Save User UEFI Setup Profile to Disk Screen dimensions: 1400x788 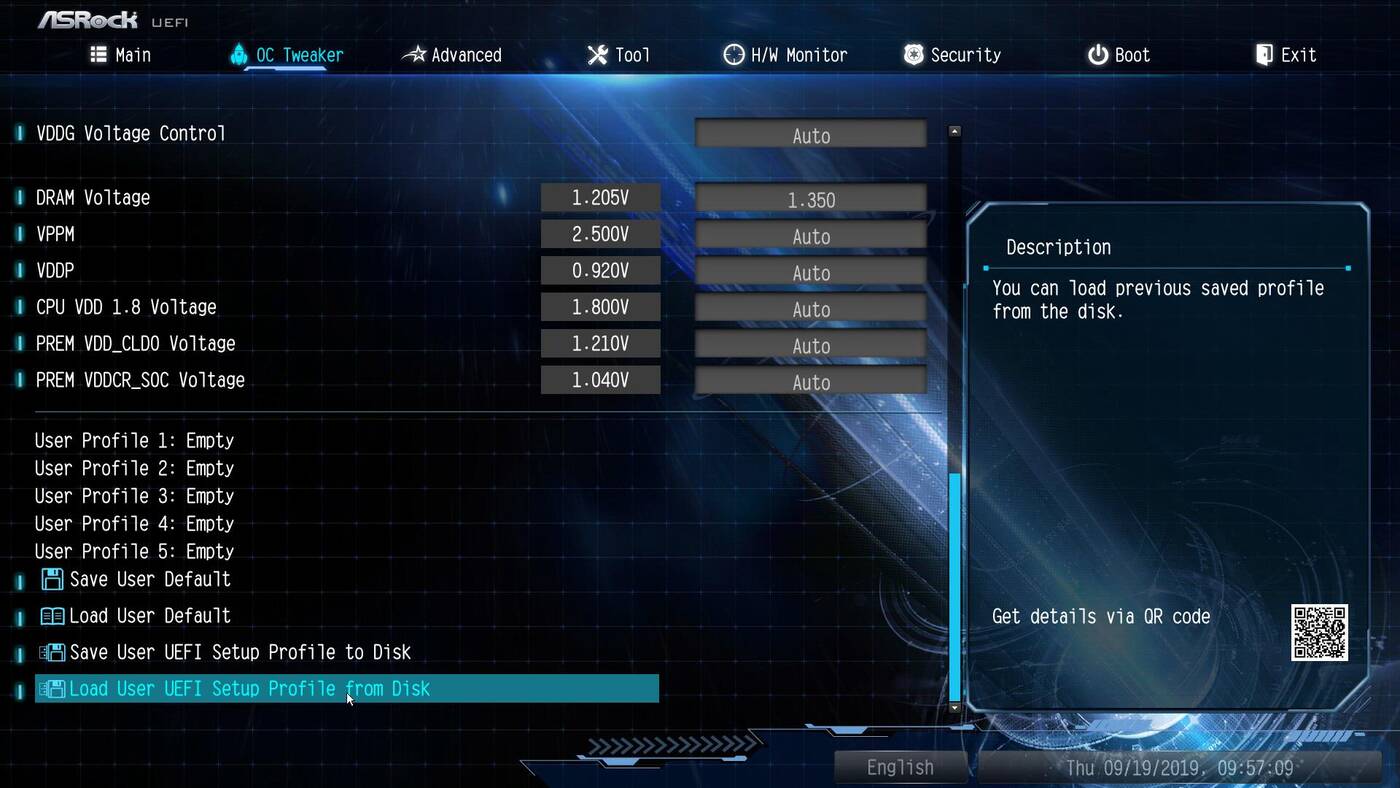coord(239,652)
